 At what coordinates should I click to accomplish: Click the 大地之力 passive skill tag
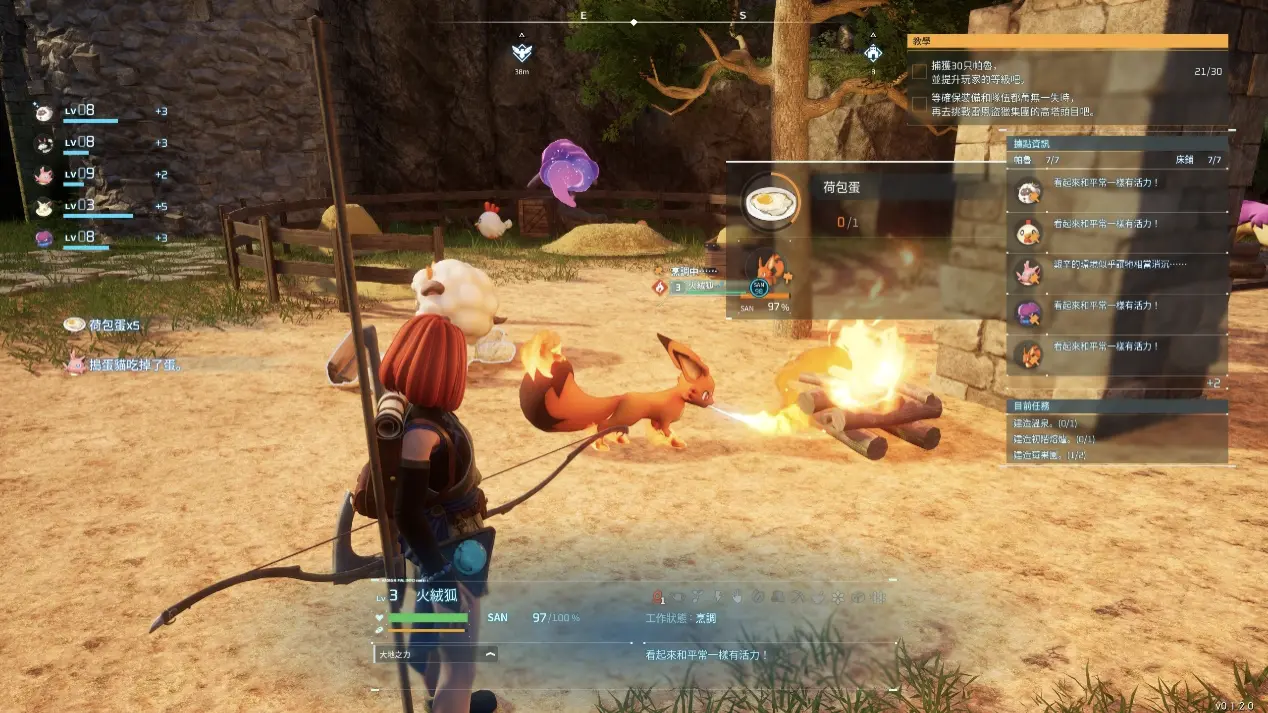point(436,654)
